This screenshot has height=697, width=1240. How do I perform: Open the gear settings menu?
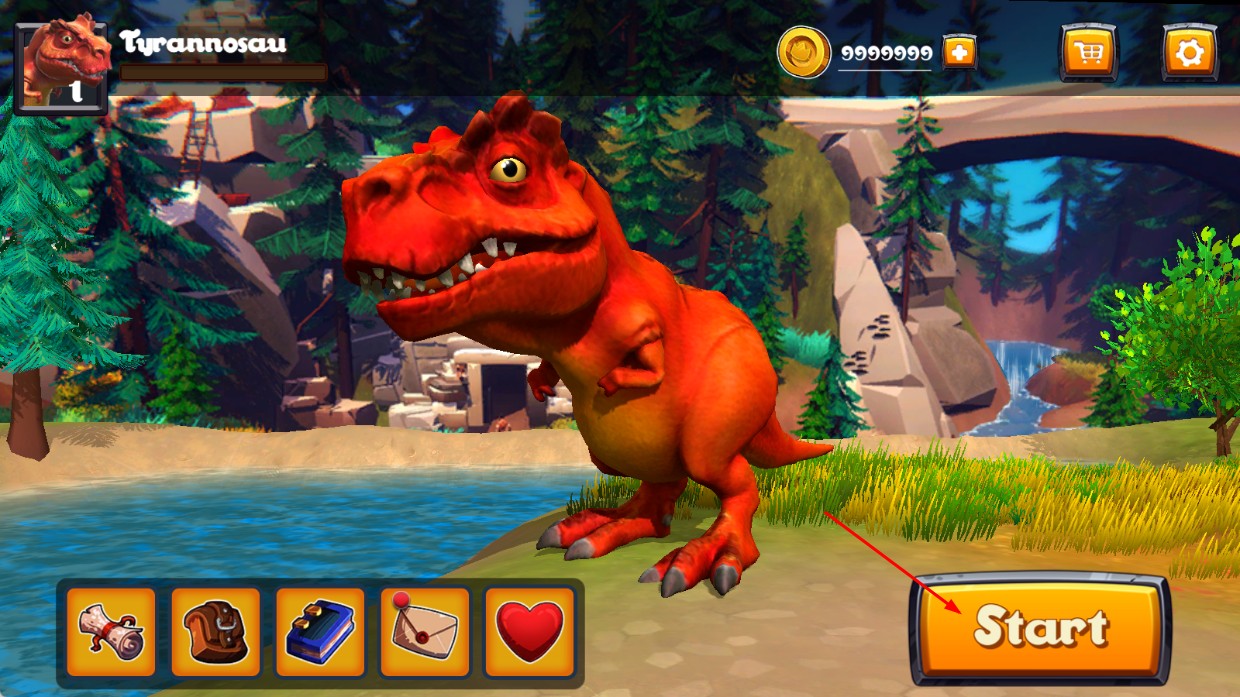1189,52
